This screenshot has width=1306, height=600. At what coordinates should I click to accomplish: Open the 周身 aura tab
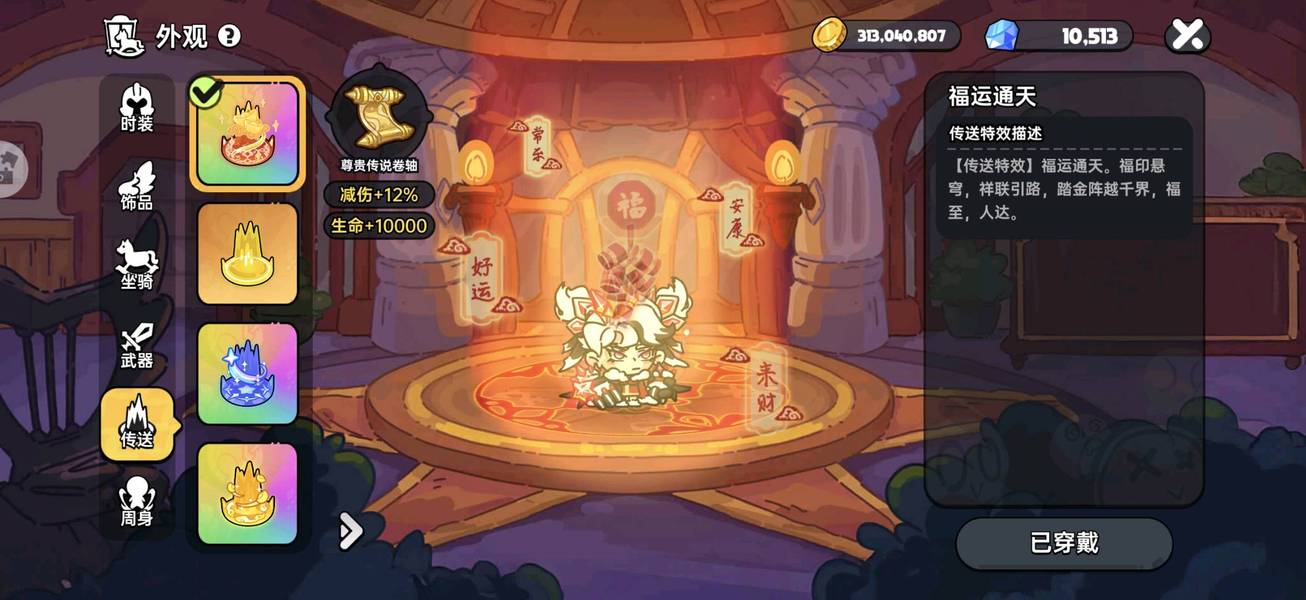pyautogui.click(x=137, y=502)
